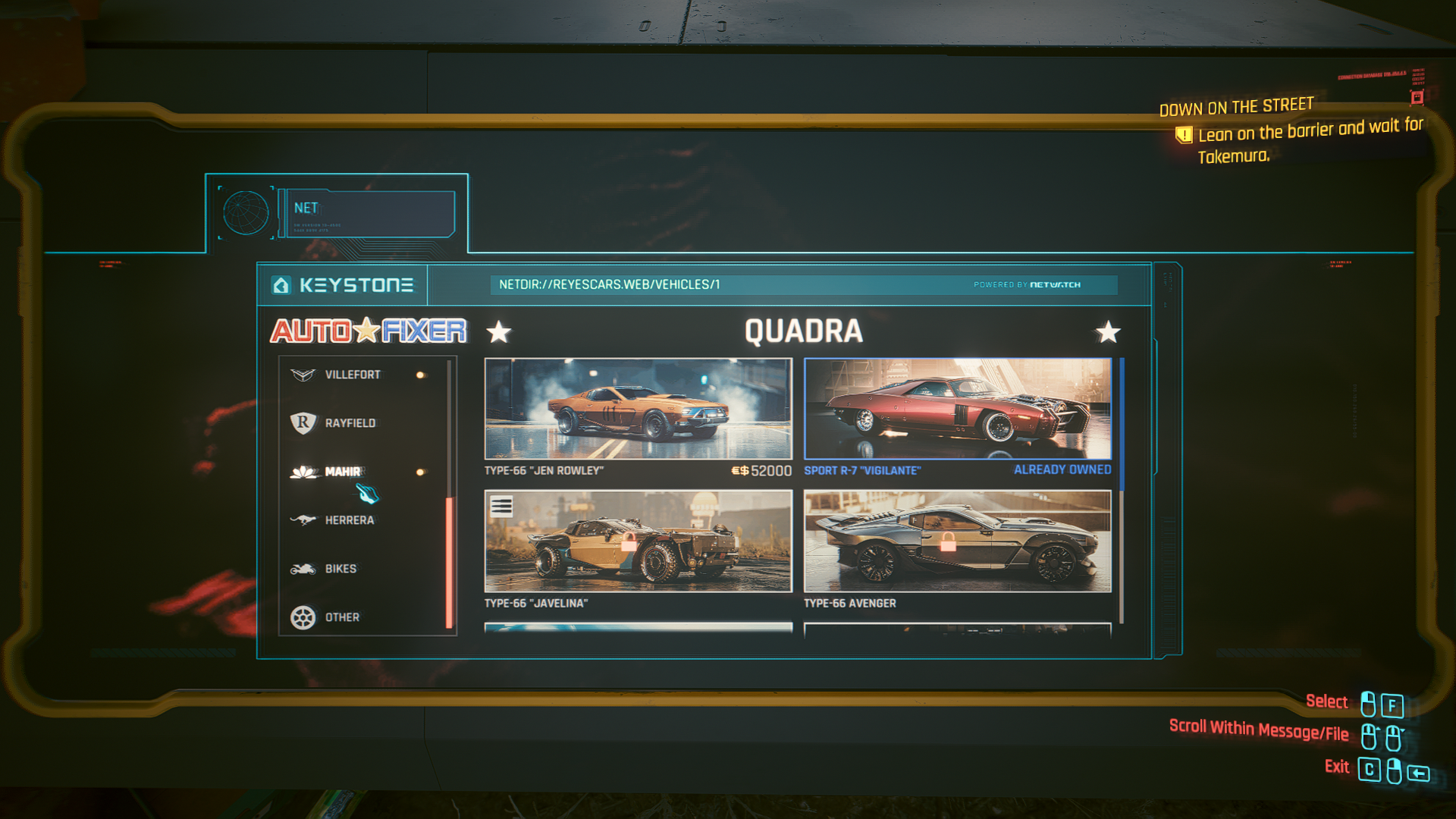This screenshot has height=819, width=1456.
Task: Select the Herrera cheetah brand icon
Action: [x=302, y=519]
